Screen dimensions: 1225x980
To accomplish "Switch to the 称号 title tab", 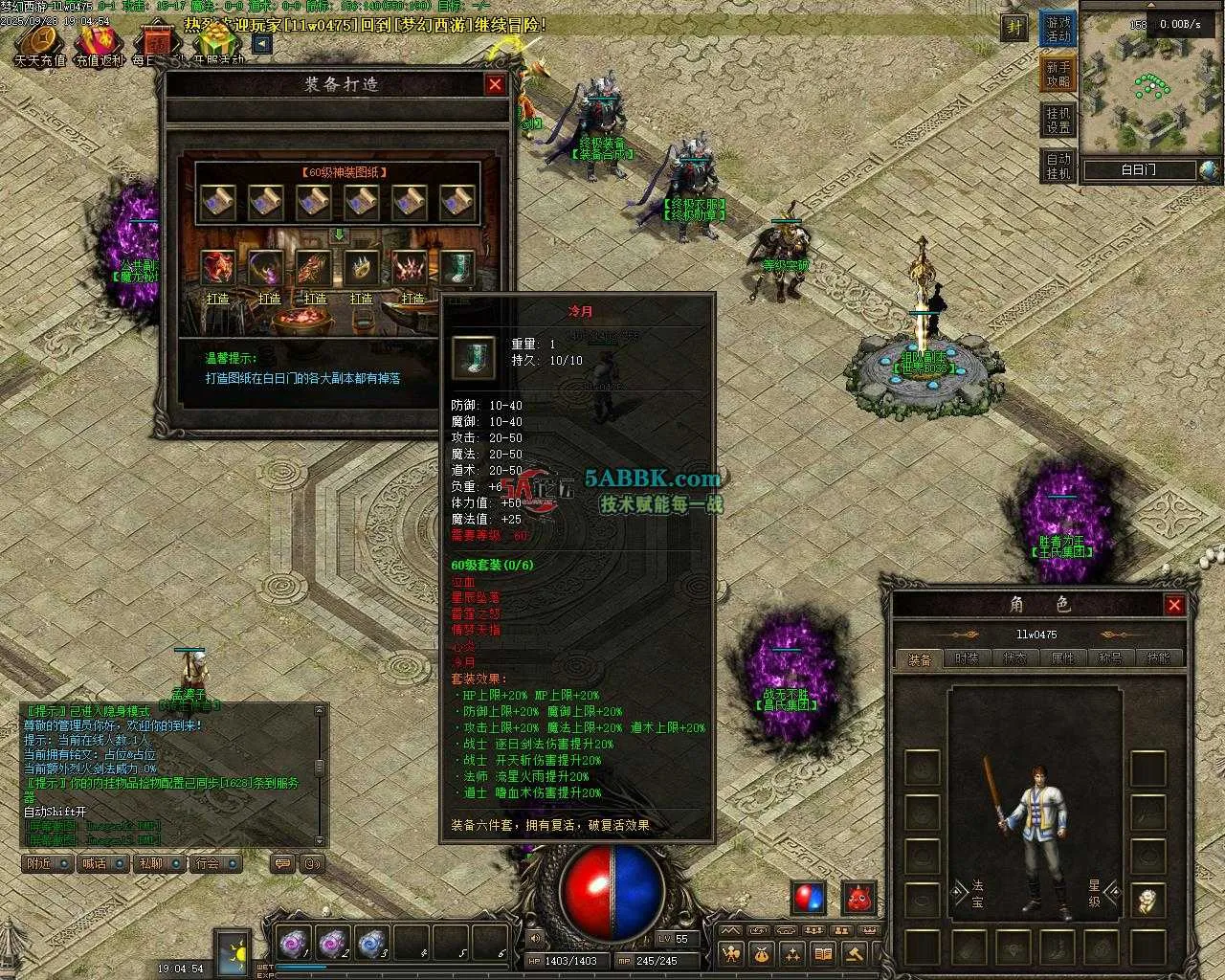I will coord(1110,658).
